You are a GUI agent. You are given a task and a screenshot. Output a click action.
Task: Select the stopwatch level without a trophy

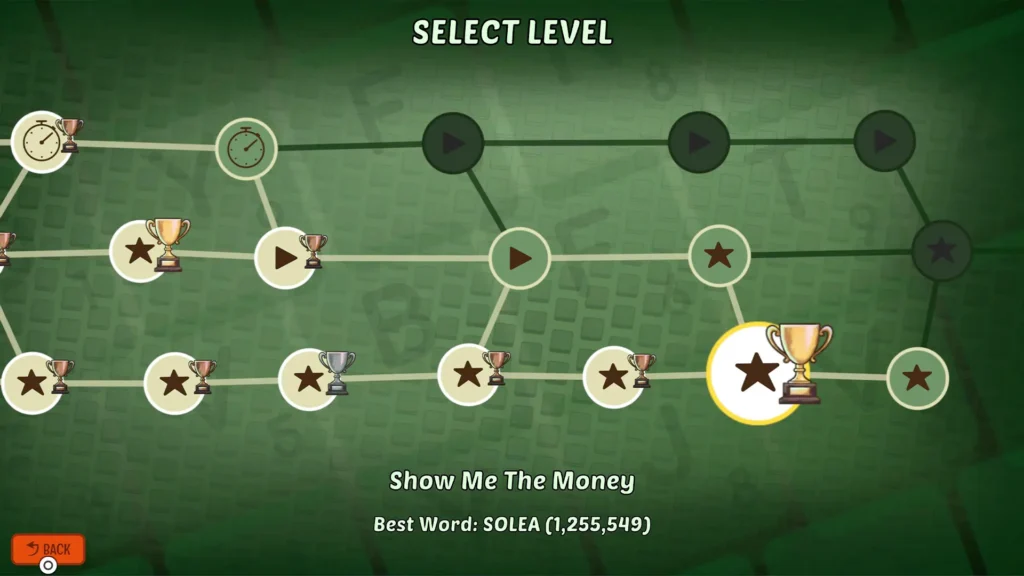(x=246, y=149)
